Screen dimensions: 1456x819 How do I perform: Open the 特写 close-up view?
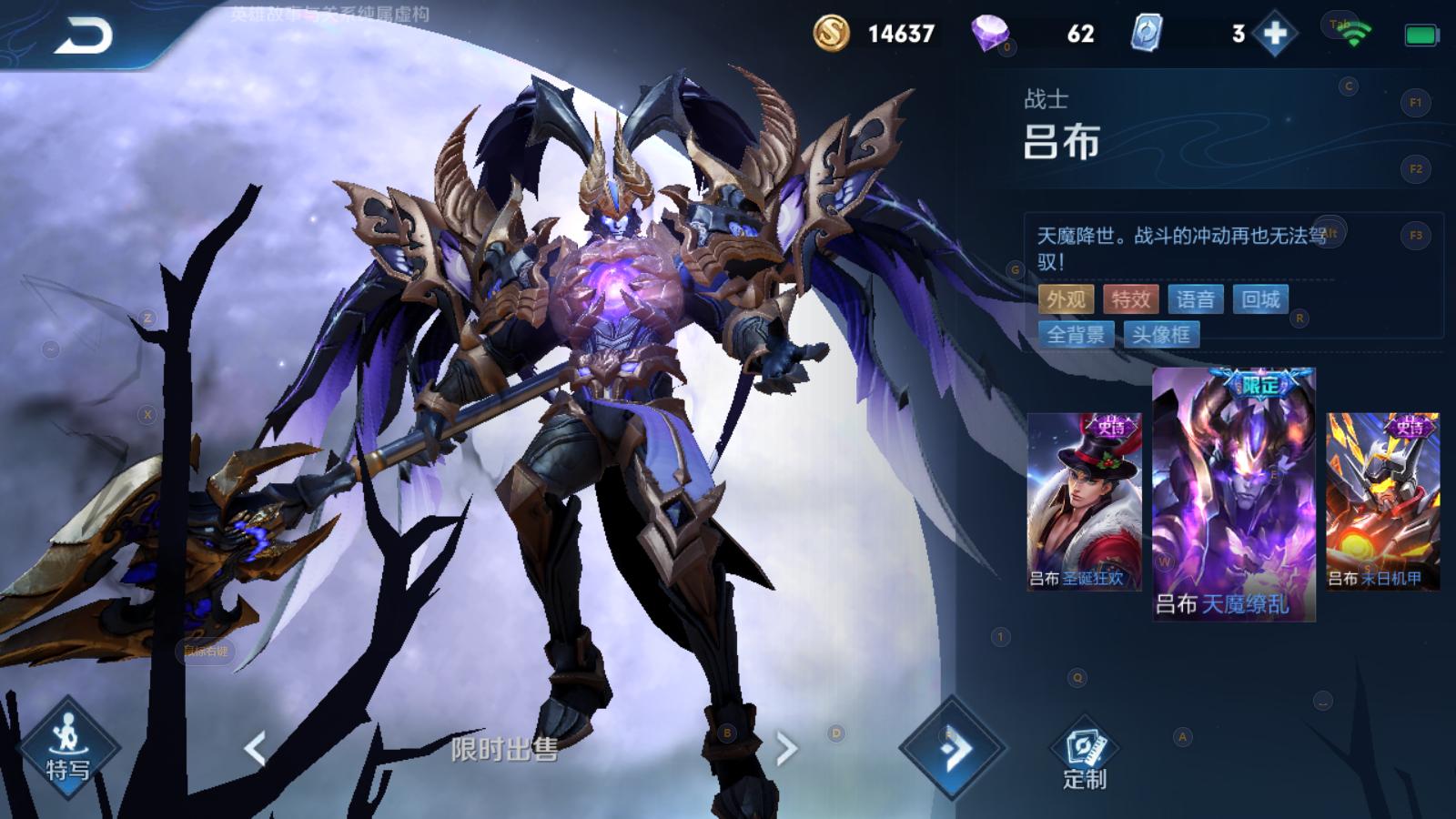(67, 748)
